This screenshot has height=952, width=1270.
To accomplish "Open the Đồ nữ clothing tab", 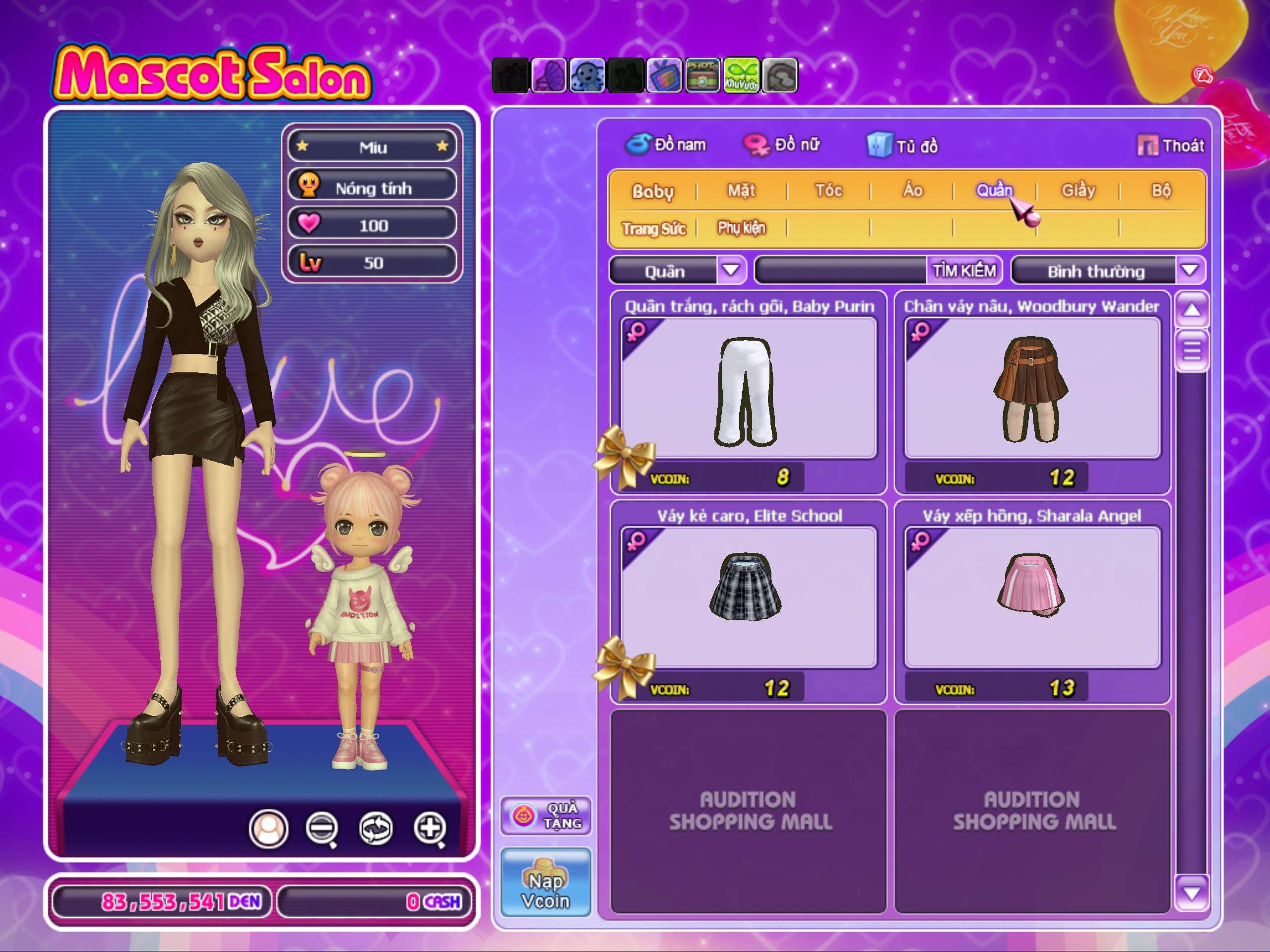I will [x=782, y=145].
